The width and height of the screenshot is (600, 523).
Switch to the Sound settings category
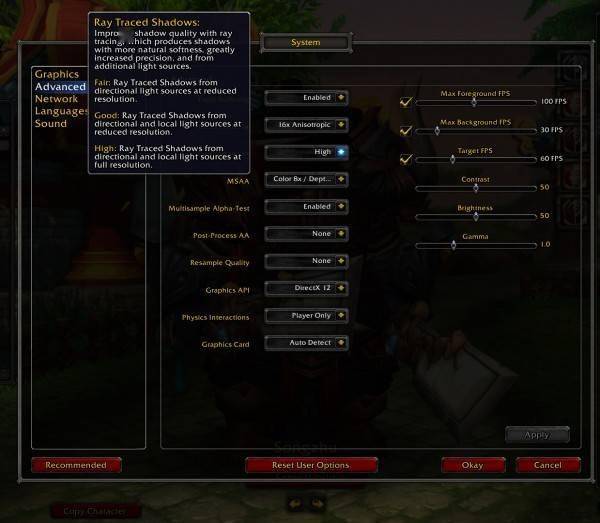(51, 124)
